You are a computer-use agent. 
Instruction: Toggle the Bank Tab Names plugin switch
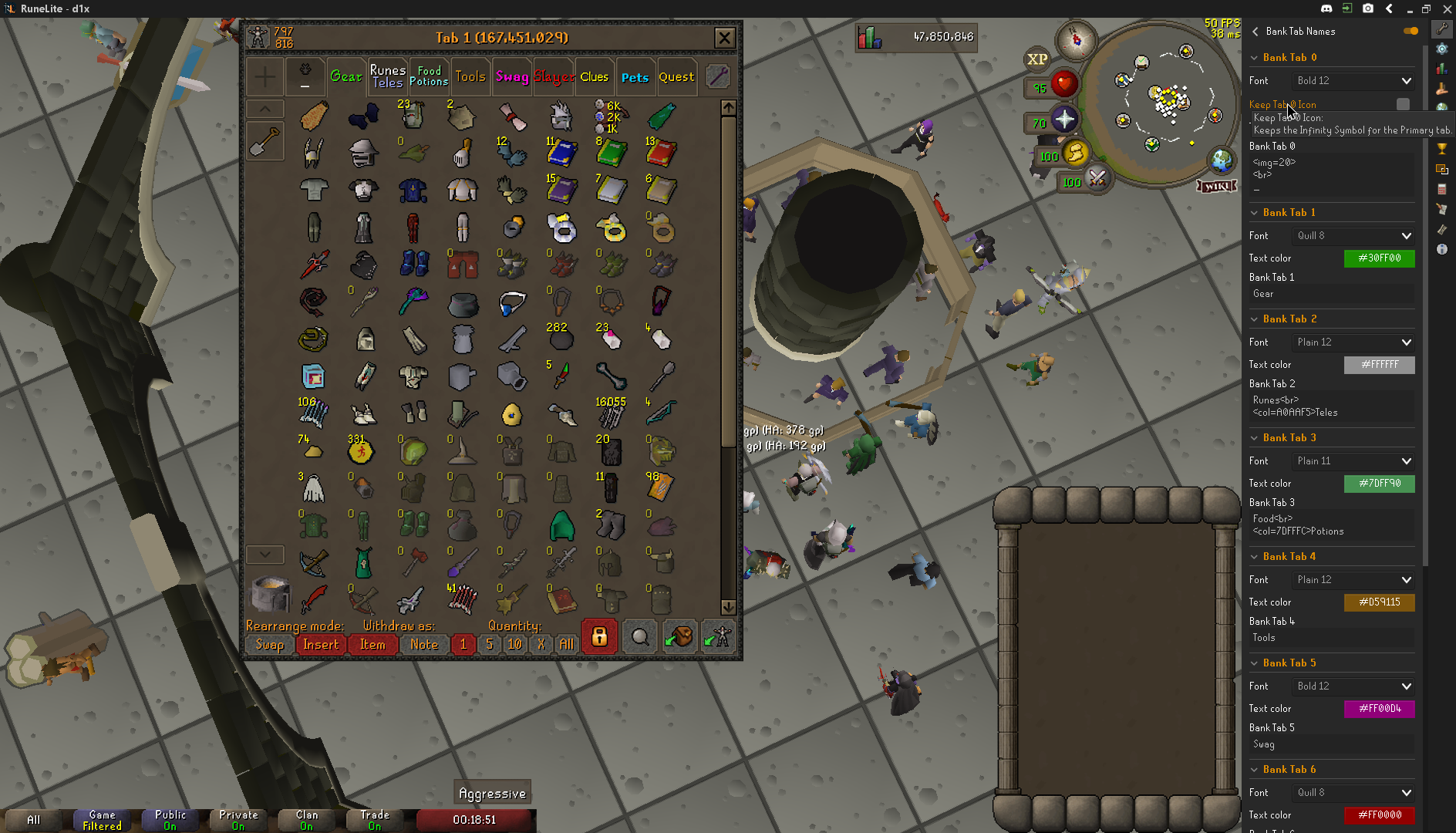click(1410, 31)
